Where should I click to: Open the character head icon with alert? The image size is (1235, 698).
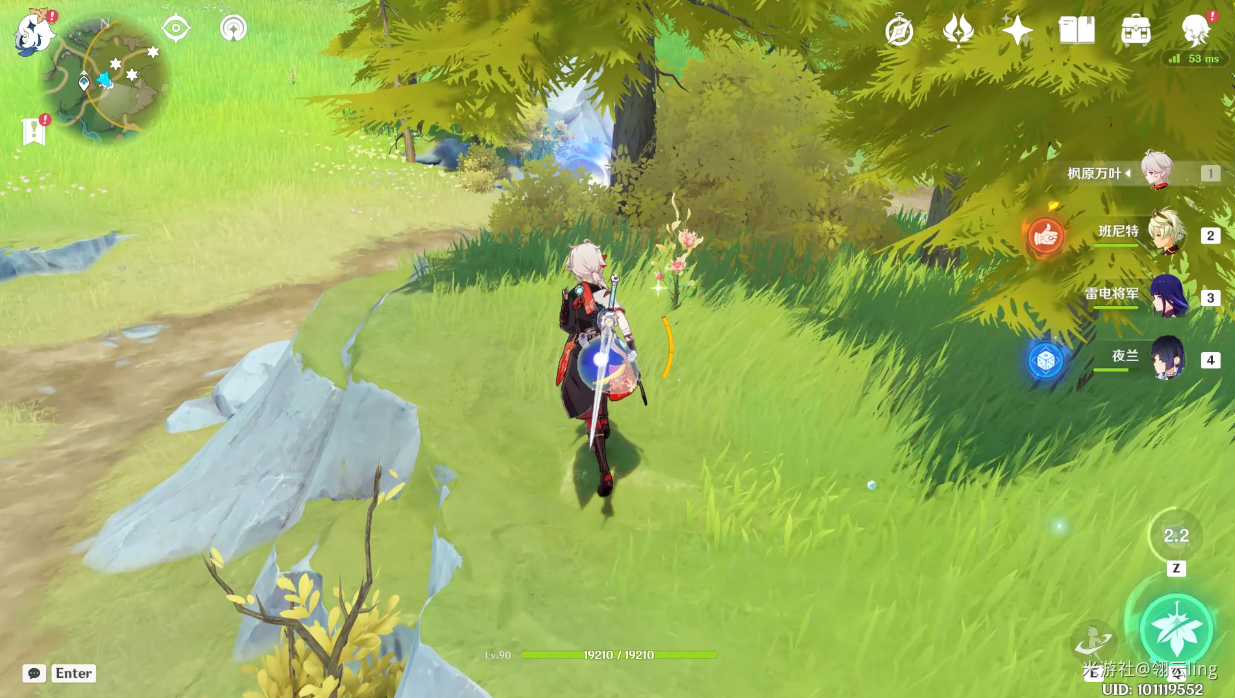pos(1195,31)
